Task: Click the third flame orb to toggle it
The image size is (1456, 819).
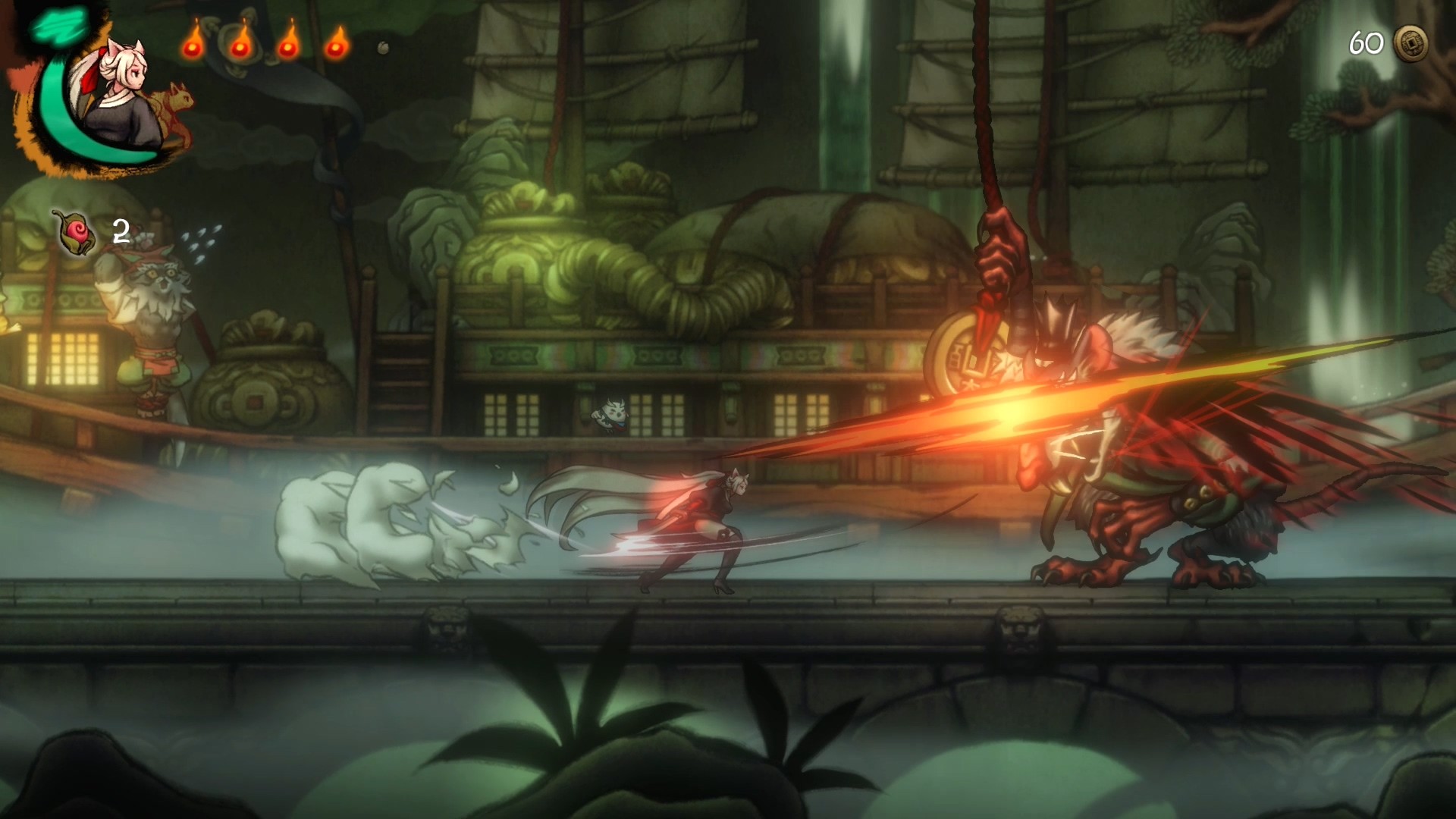Action: [x=288, y=47]
